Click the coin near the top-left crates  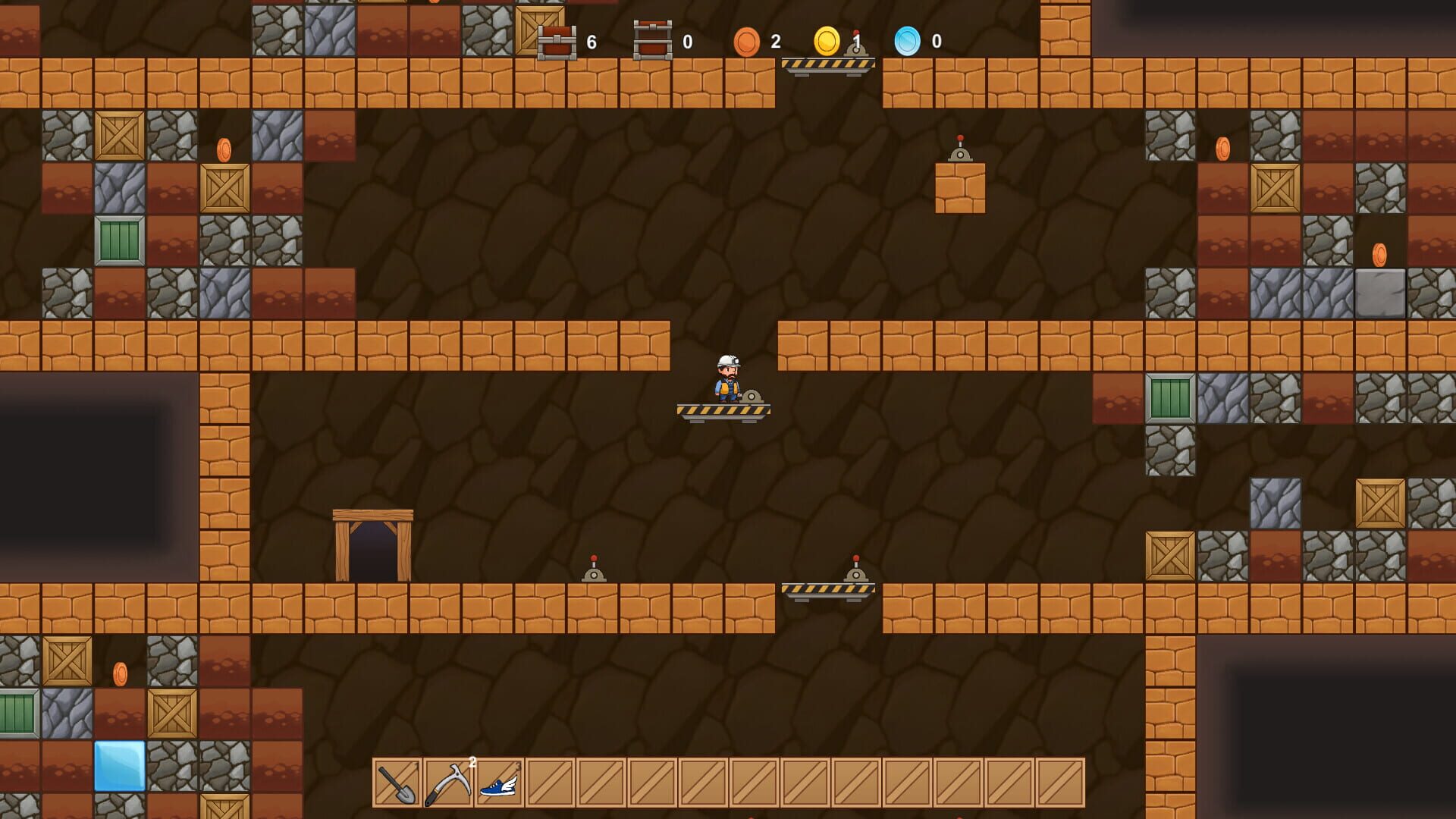pos(224,149)
